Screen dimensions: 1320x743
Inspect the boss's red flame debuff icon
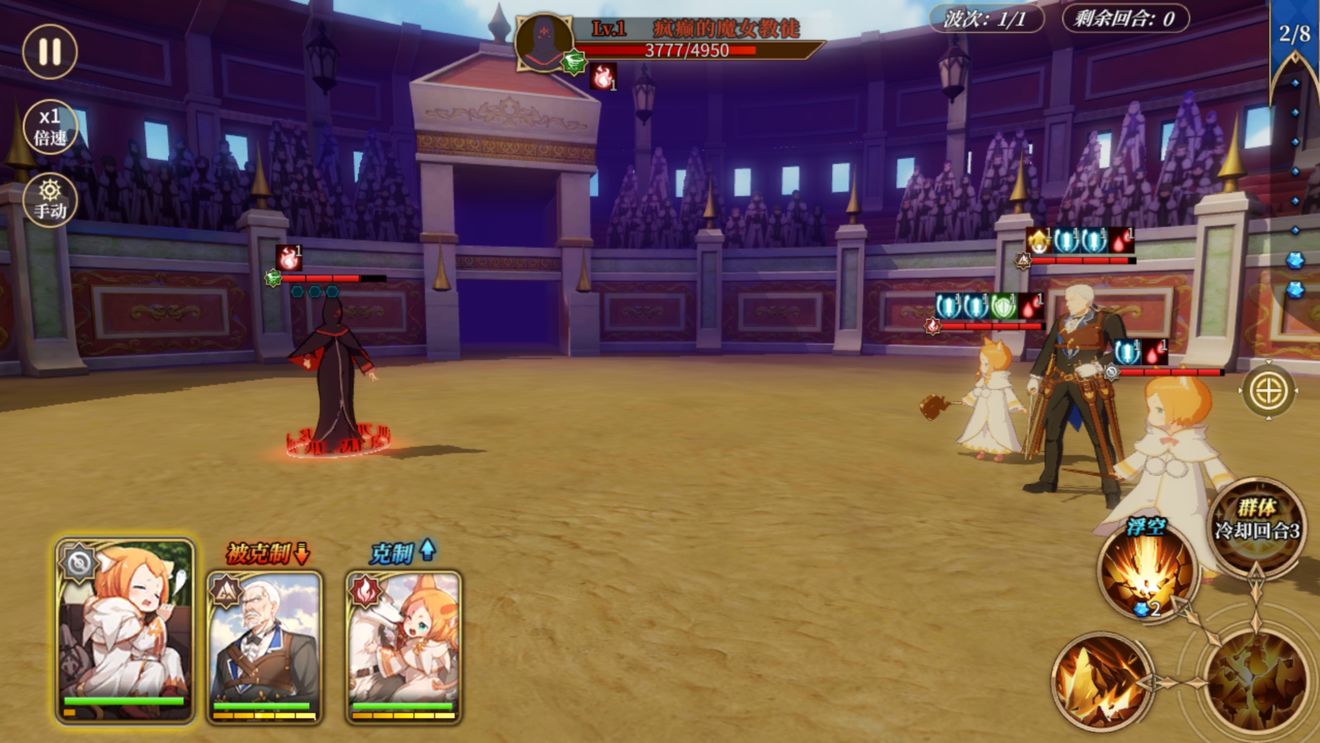[x=603, y=76]
